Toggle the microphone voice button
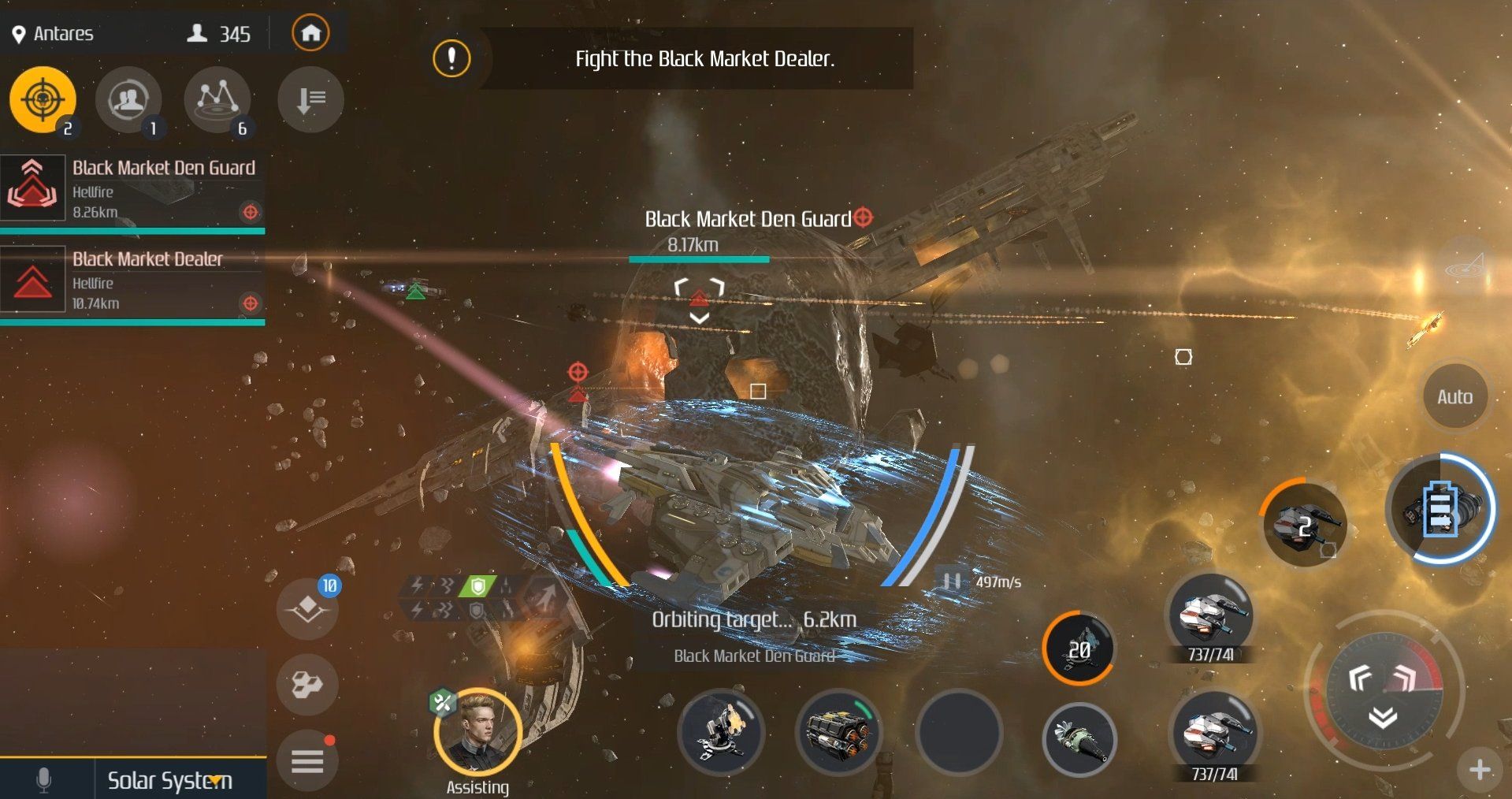This screenshot has height=799, width=1512. (x=44, y=780)
